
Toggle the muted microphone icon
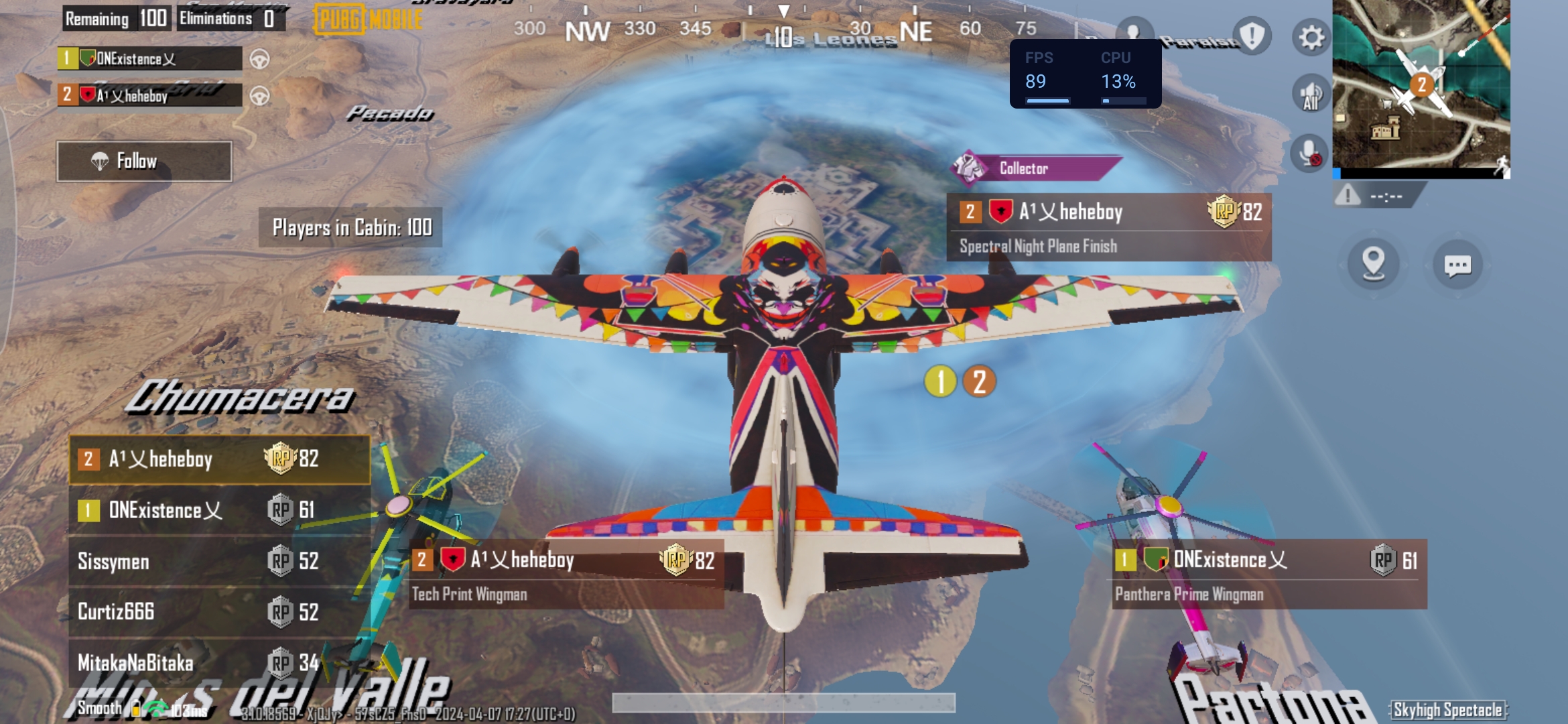pyautogui.click(x=1309, y=154)
